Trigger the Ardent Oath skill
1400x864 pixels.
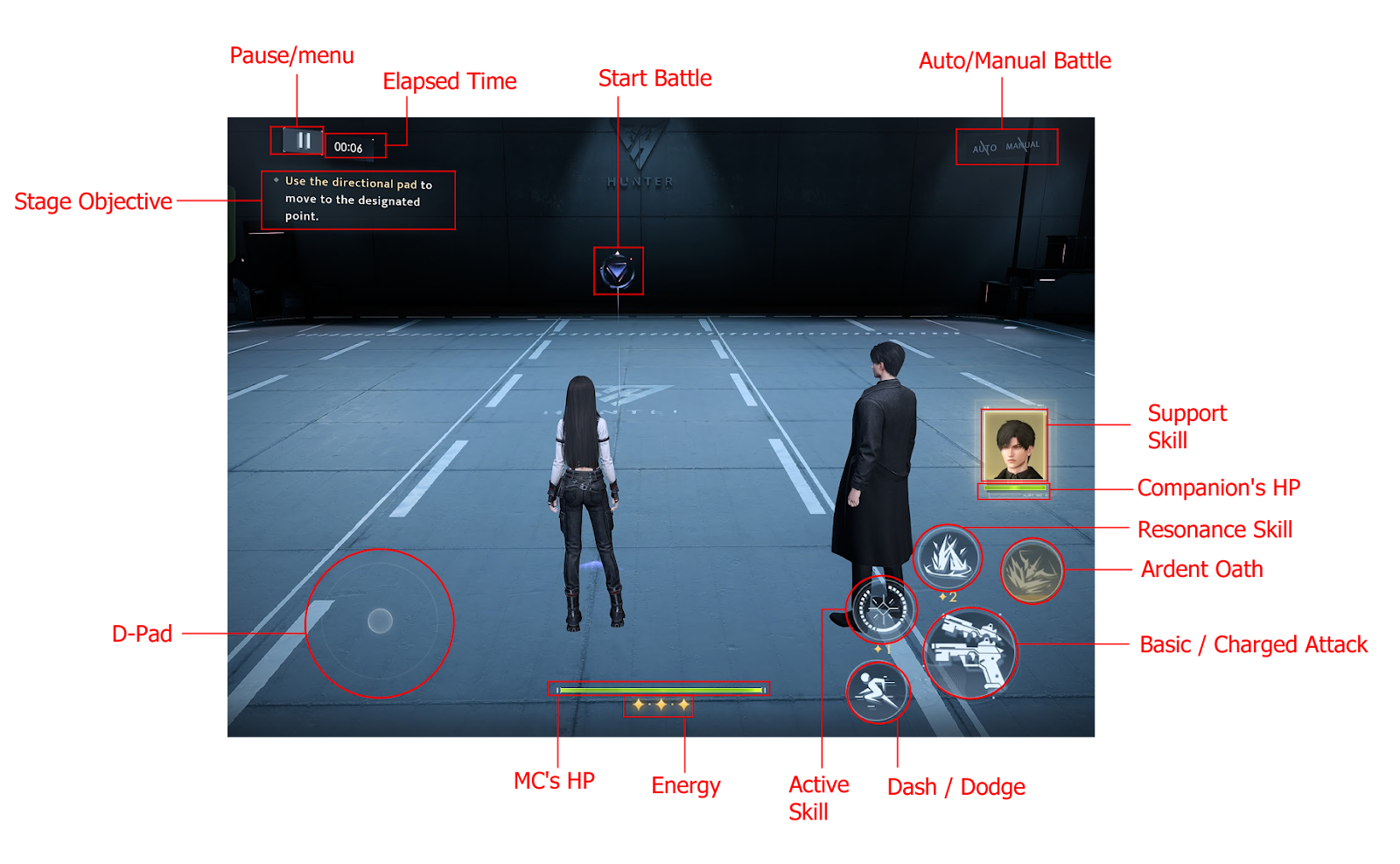click(1032, 570)
